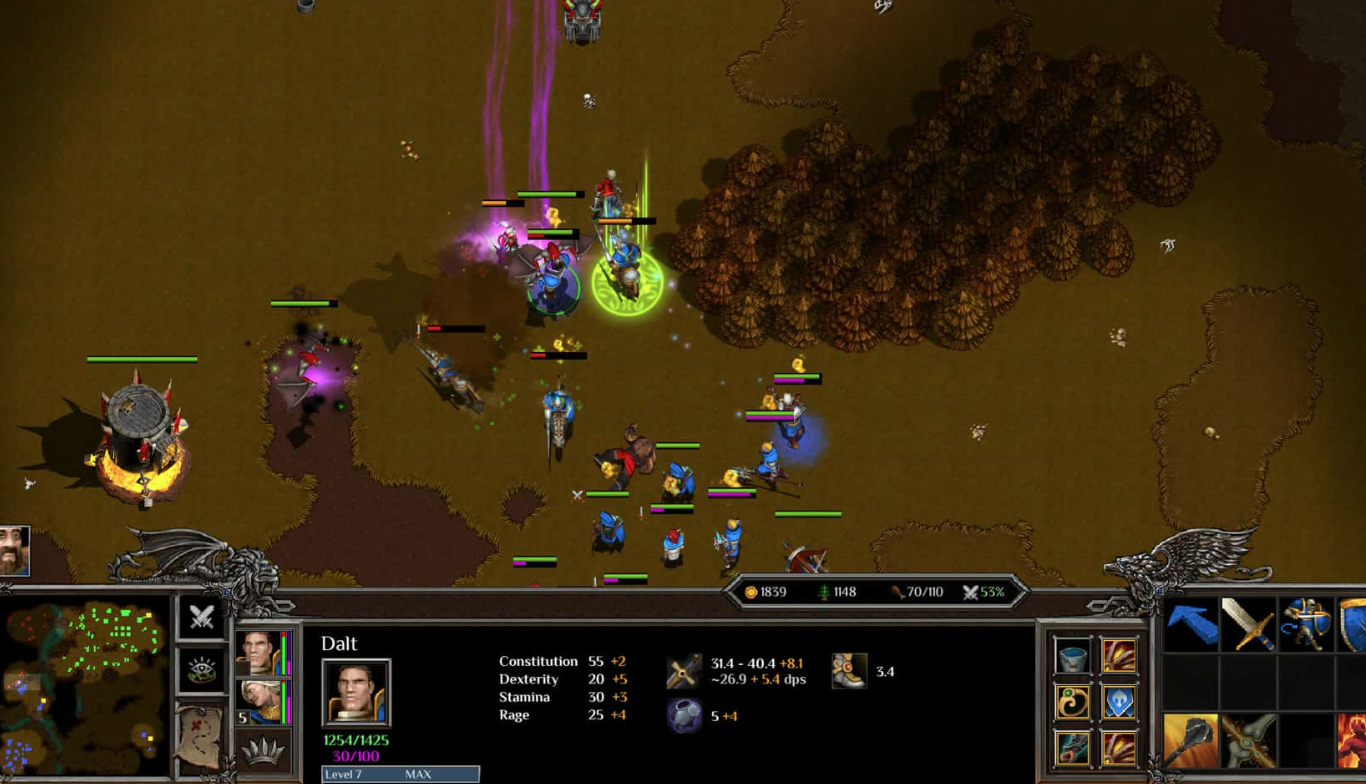
Task: Open the treasure map scroll
Action: 199,735
